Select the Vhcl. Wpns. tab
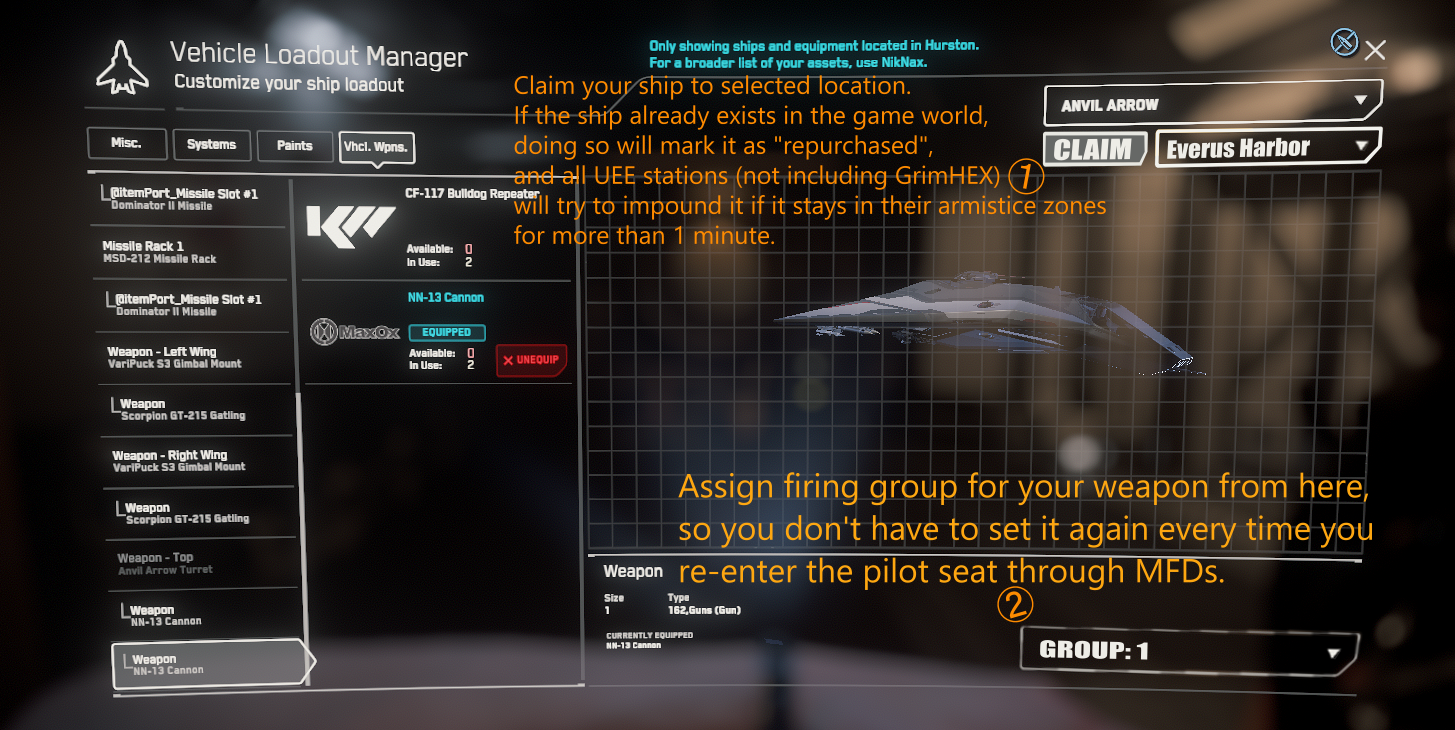1455x730 pixels. [x=377, y=147]
